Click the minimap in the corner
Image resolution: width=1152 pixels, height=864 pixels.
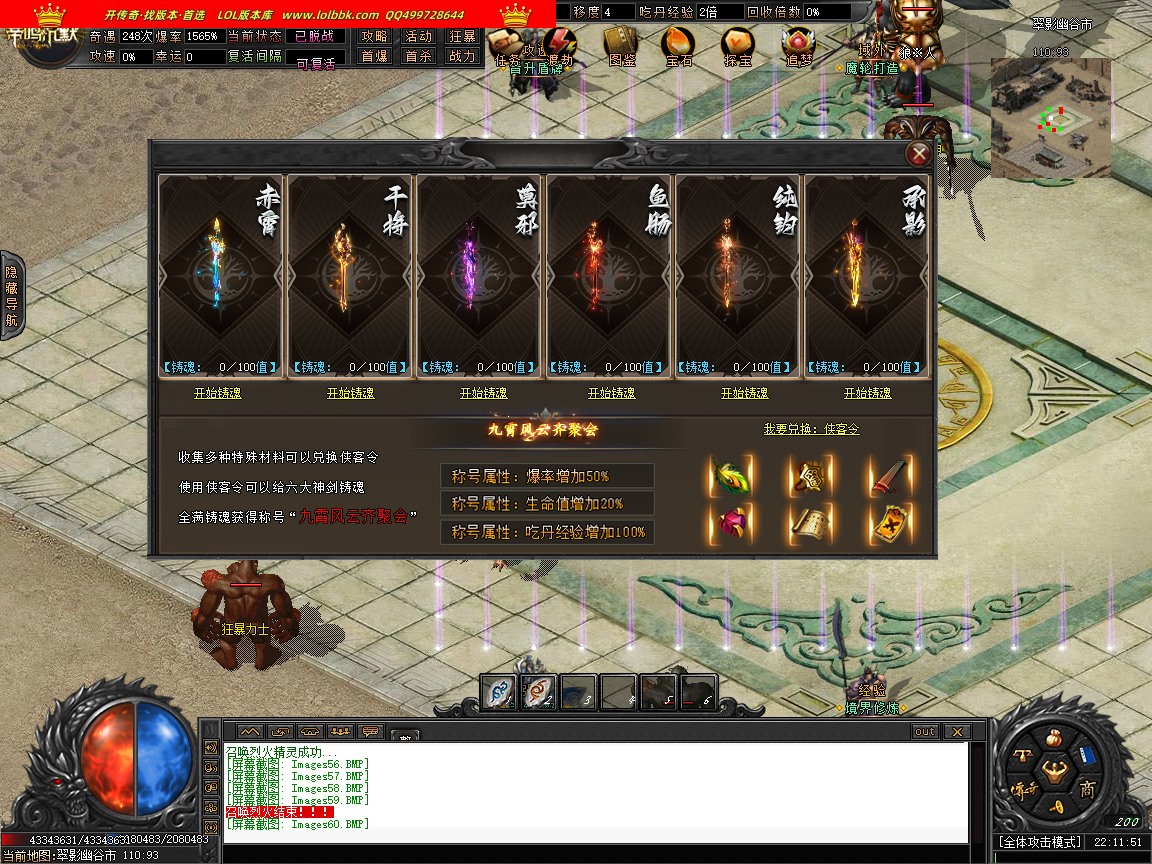point(1050,118)
